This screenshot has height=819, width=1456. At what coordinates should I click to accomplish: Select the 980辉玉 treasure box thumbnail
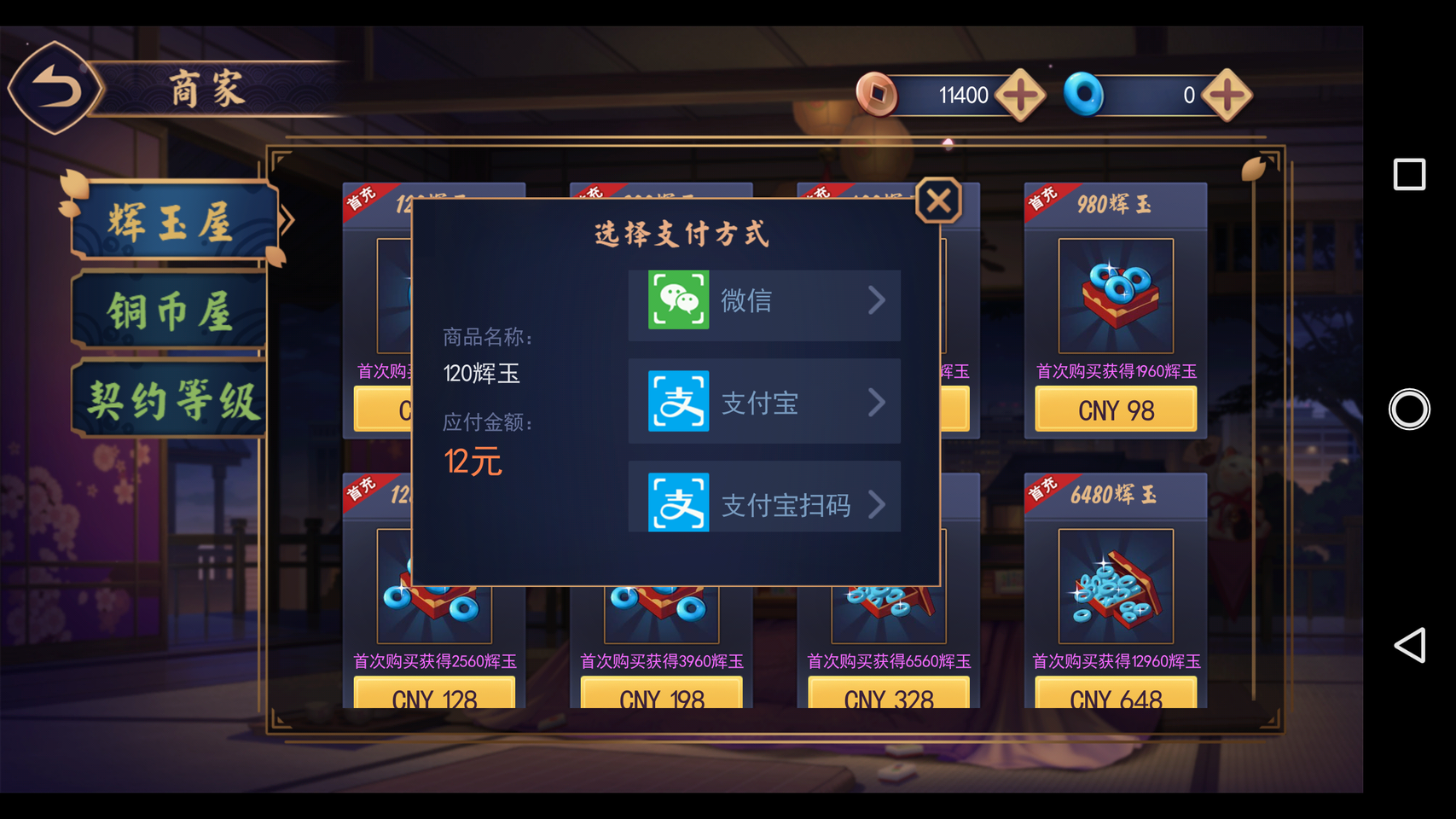coord(1116,295)
